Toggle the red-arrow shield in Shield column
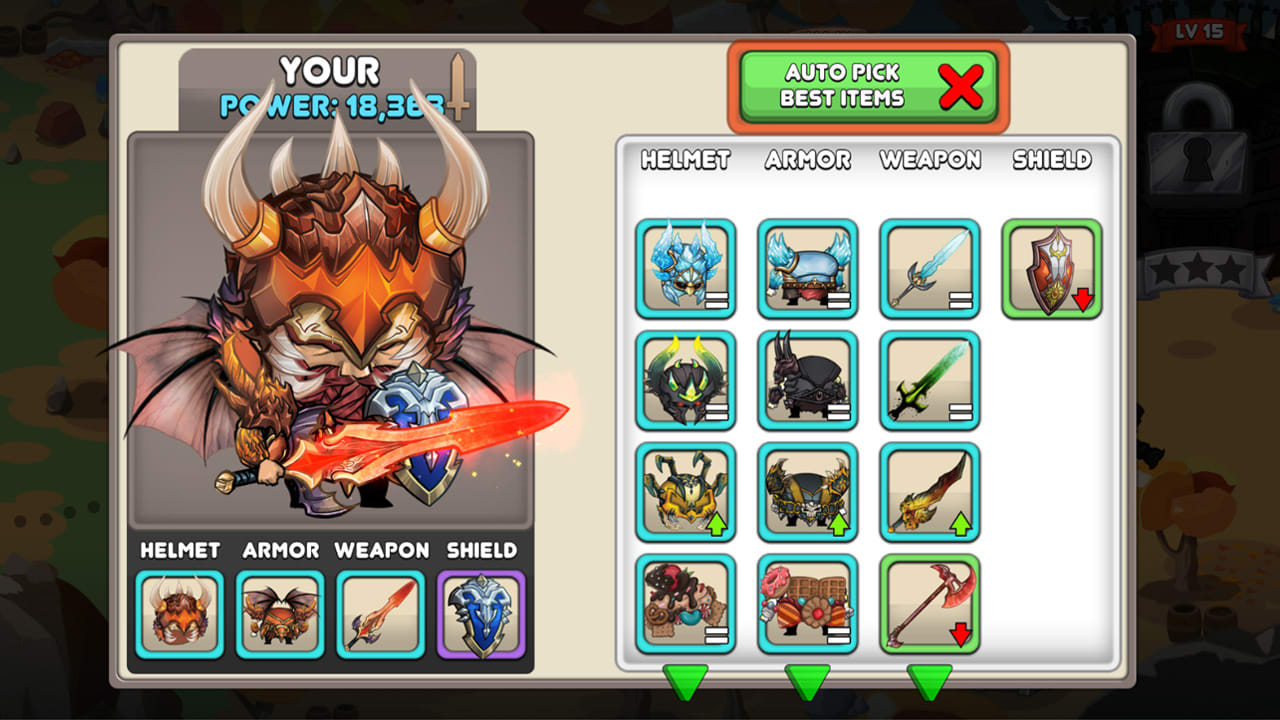1280x720 pixels. 1051,267
